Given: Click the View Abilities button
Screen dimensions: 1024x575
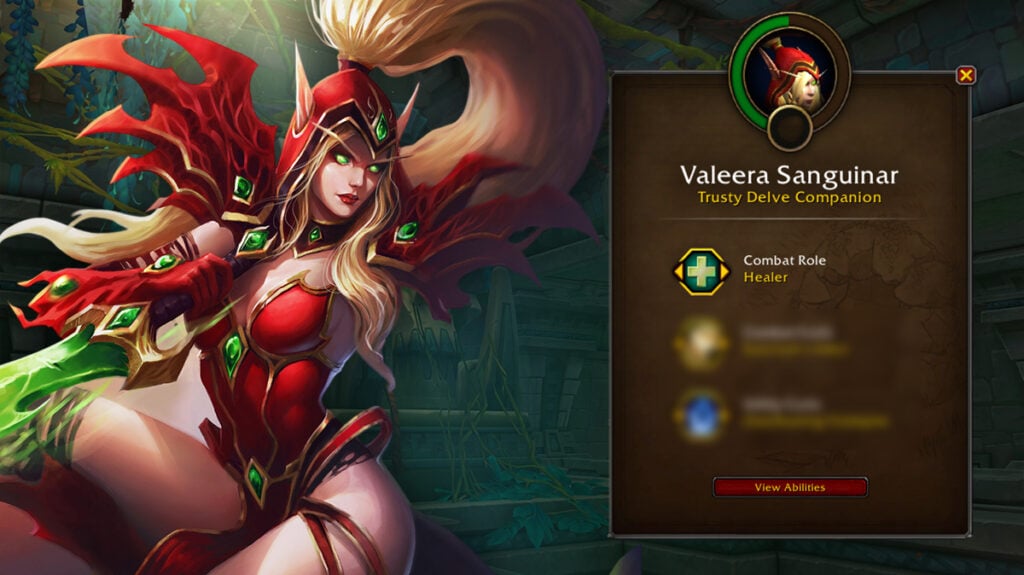Looking at the screenshot, I should point(789,487).
